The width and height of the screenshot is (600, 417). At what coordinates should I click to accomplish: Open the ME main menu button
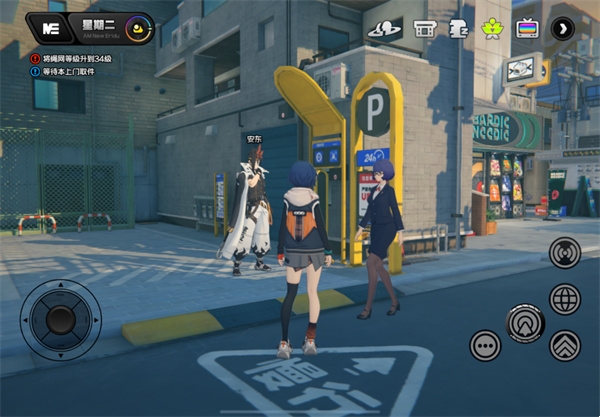47,29
